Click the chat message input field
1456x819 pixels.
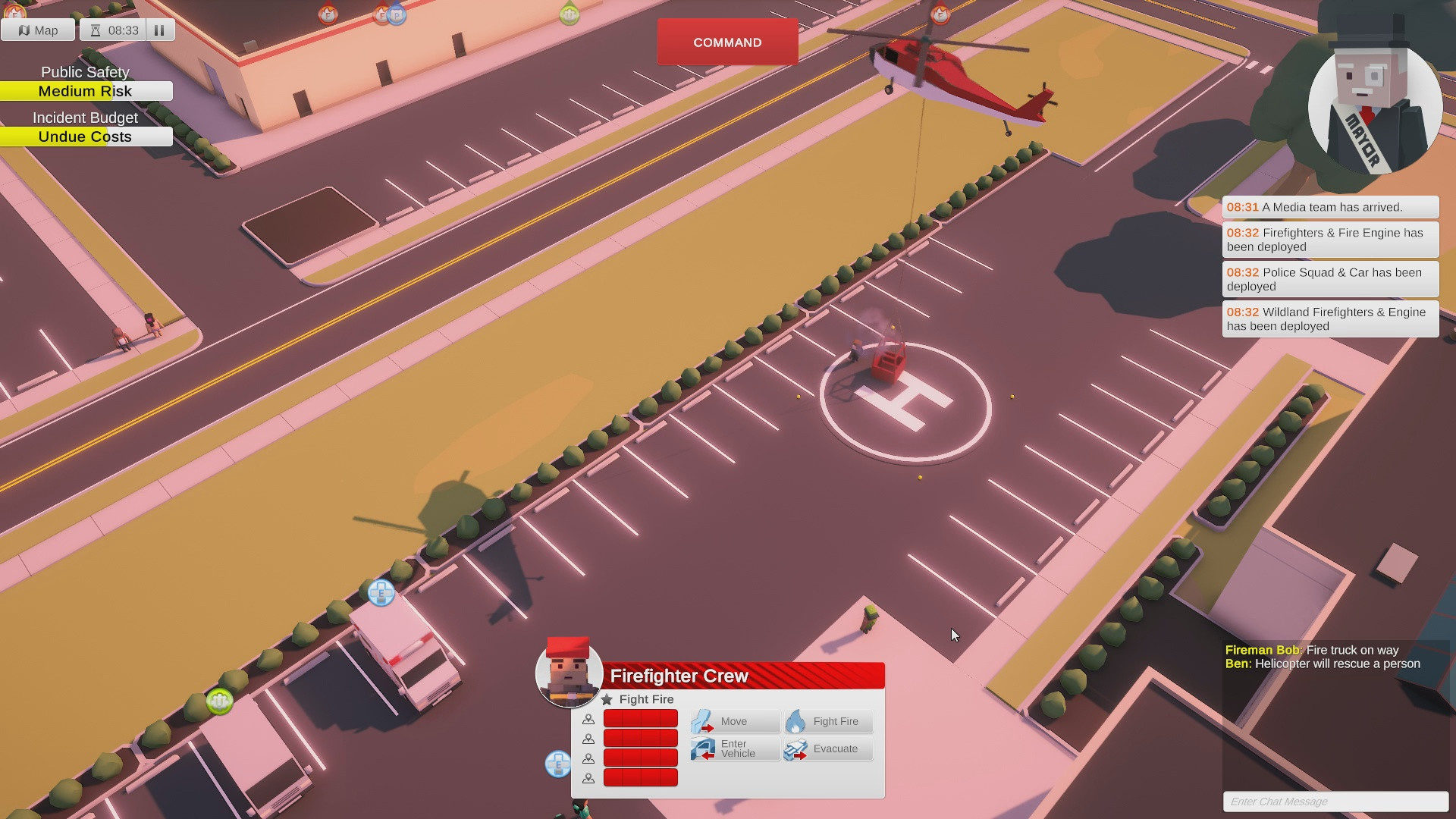click(x=1337, y=802)
